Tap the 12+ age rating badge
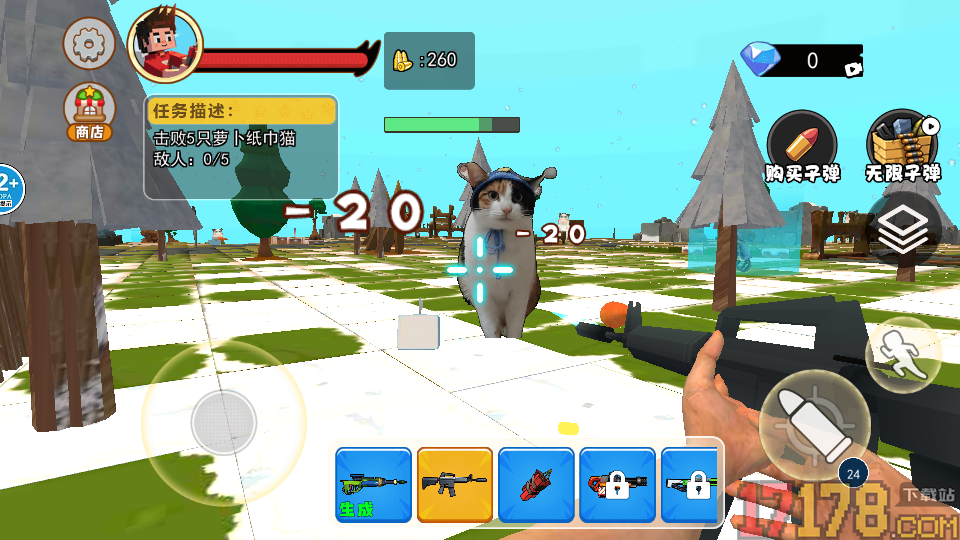Screen dimensions: 960x540 [x=8, y=188]
